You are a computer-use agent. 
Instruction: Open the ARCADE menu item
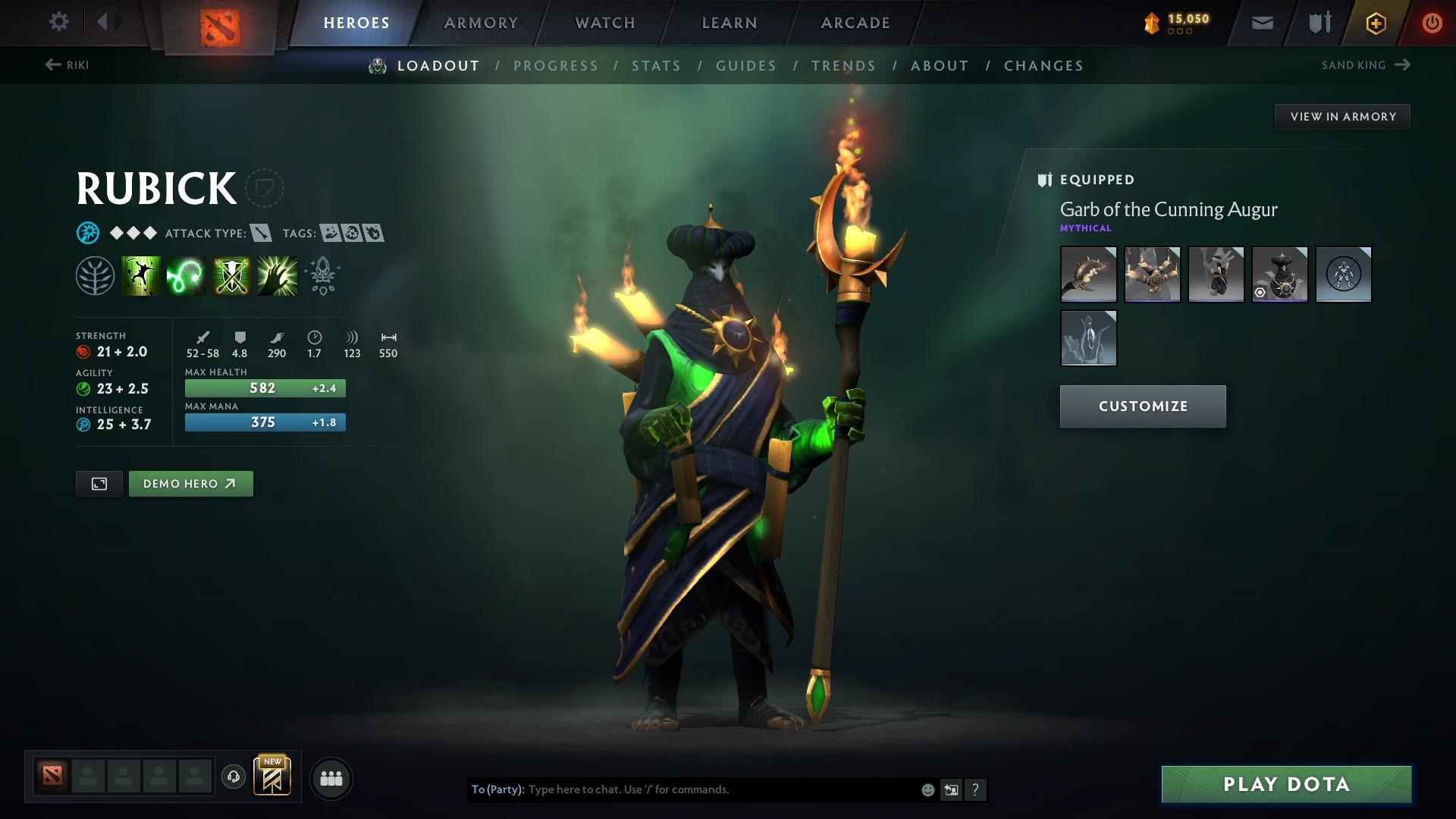point(854,22)
